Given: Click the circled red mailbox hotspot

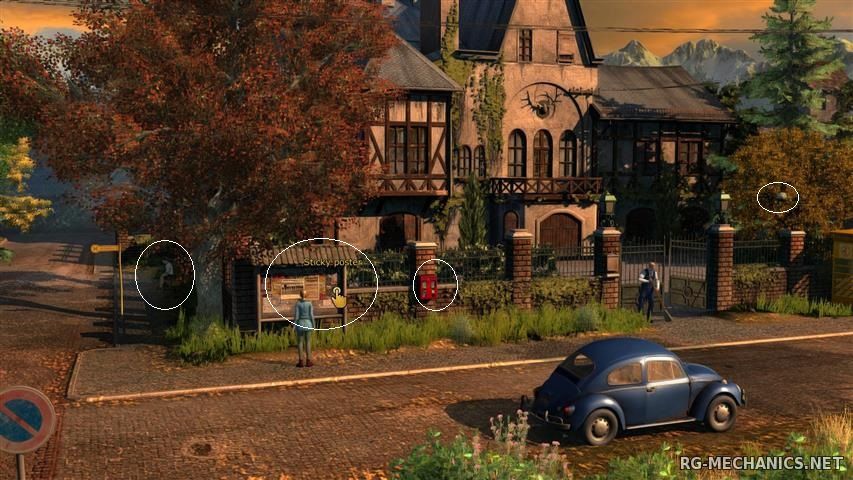Looking at the screenshot, I should point(429,287).
